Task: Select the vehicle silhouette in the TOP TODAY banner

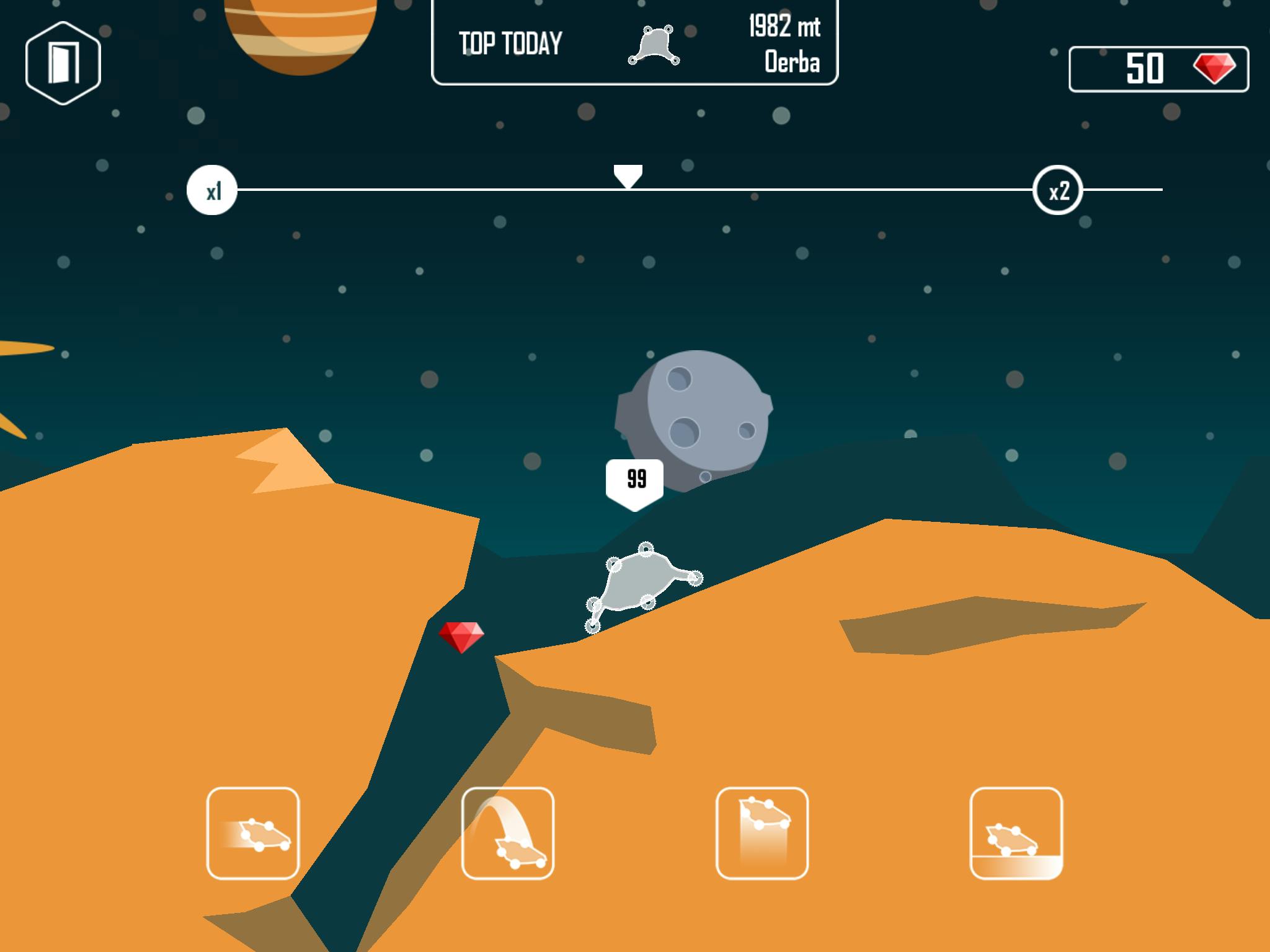Action: click(655, 45)
